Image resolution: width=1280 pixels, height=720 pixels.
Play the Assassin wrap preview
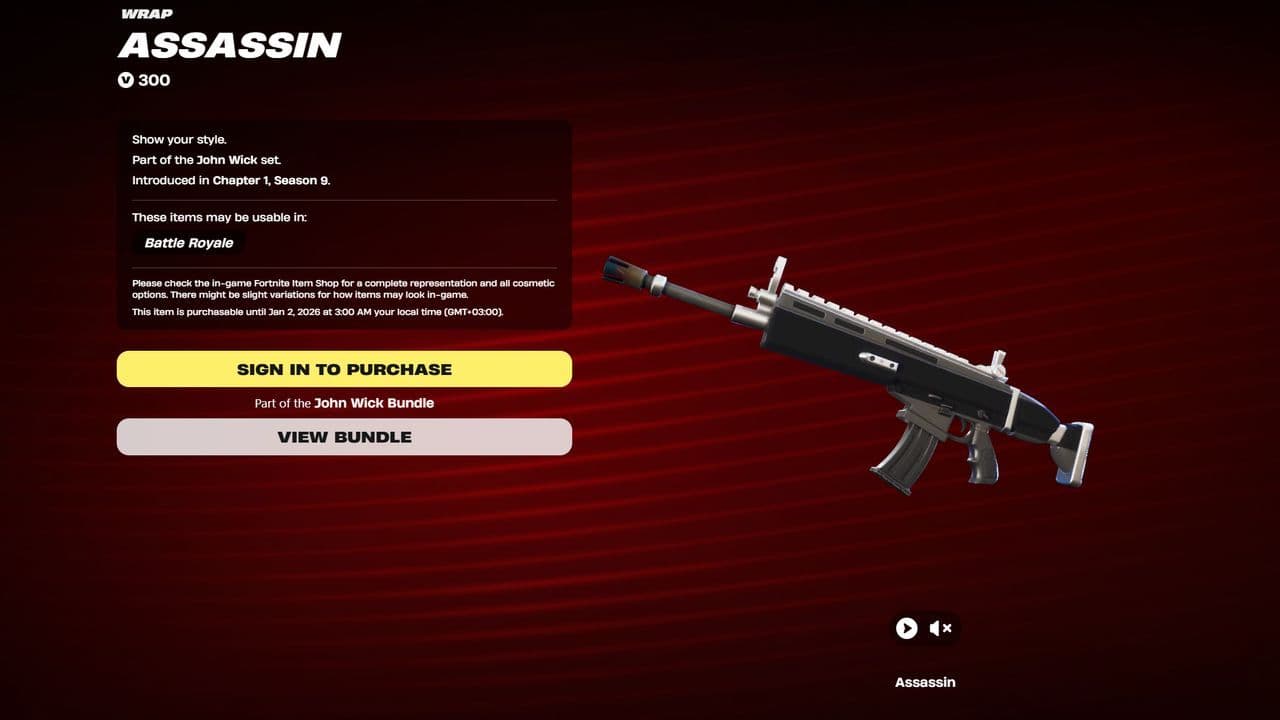point(906,628)
